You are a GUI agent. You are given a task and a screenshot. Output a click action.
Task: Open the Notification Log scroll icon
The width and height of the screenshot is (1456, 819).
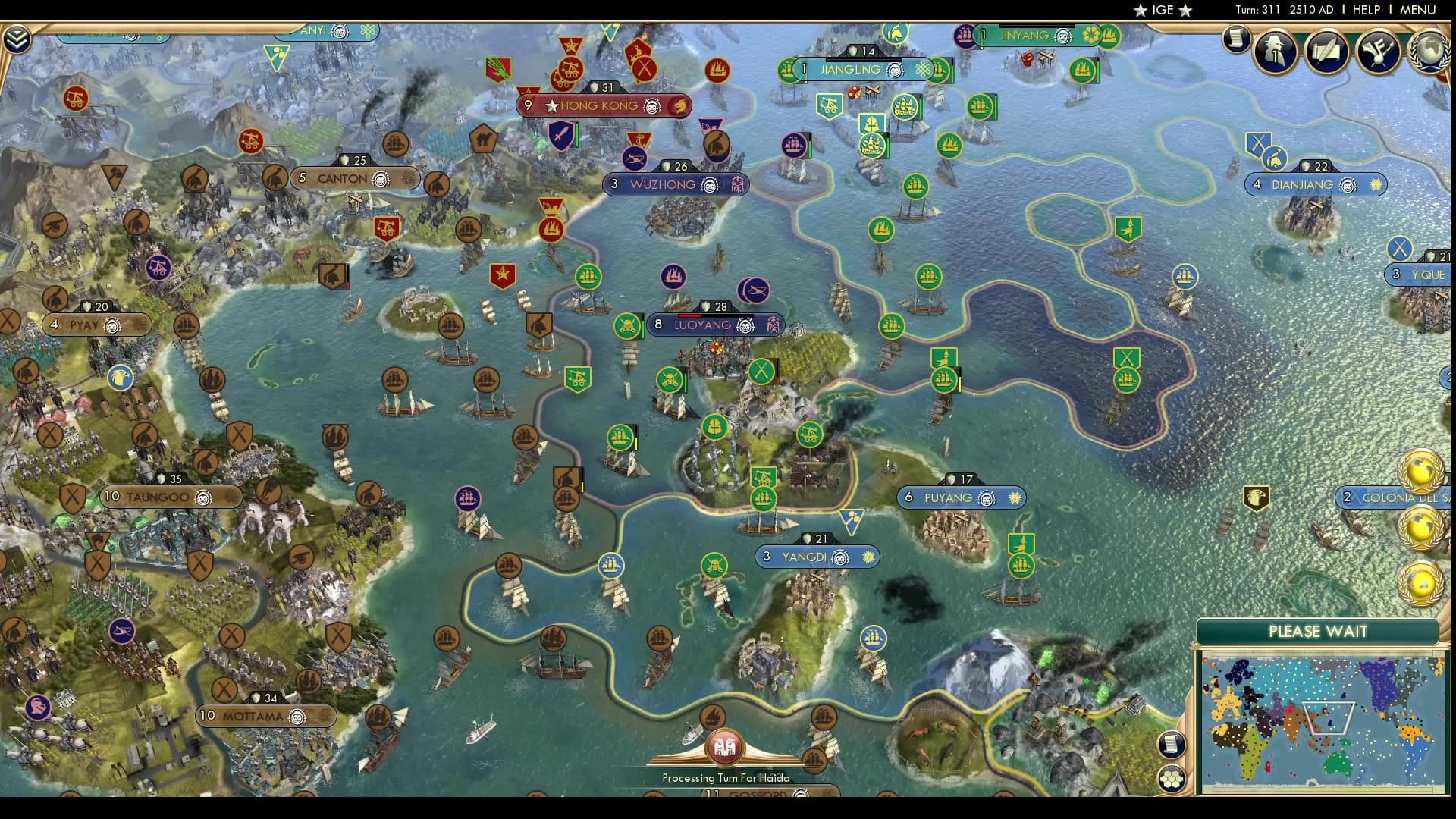(1238, 38)
